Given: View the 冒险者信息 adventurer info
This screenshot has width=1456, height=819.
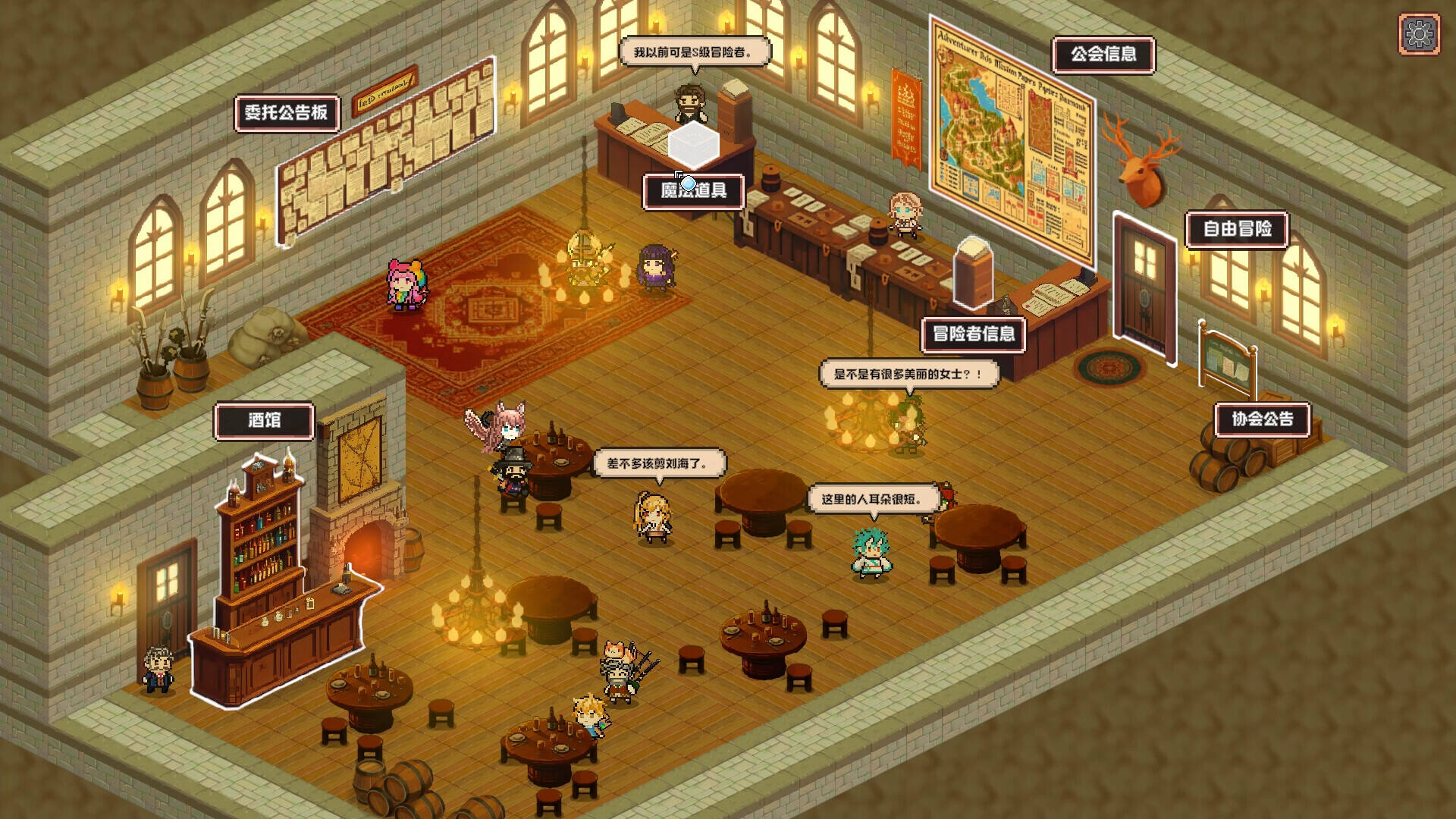Looking at the screenshot, I should (x=974, y=334).
